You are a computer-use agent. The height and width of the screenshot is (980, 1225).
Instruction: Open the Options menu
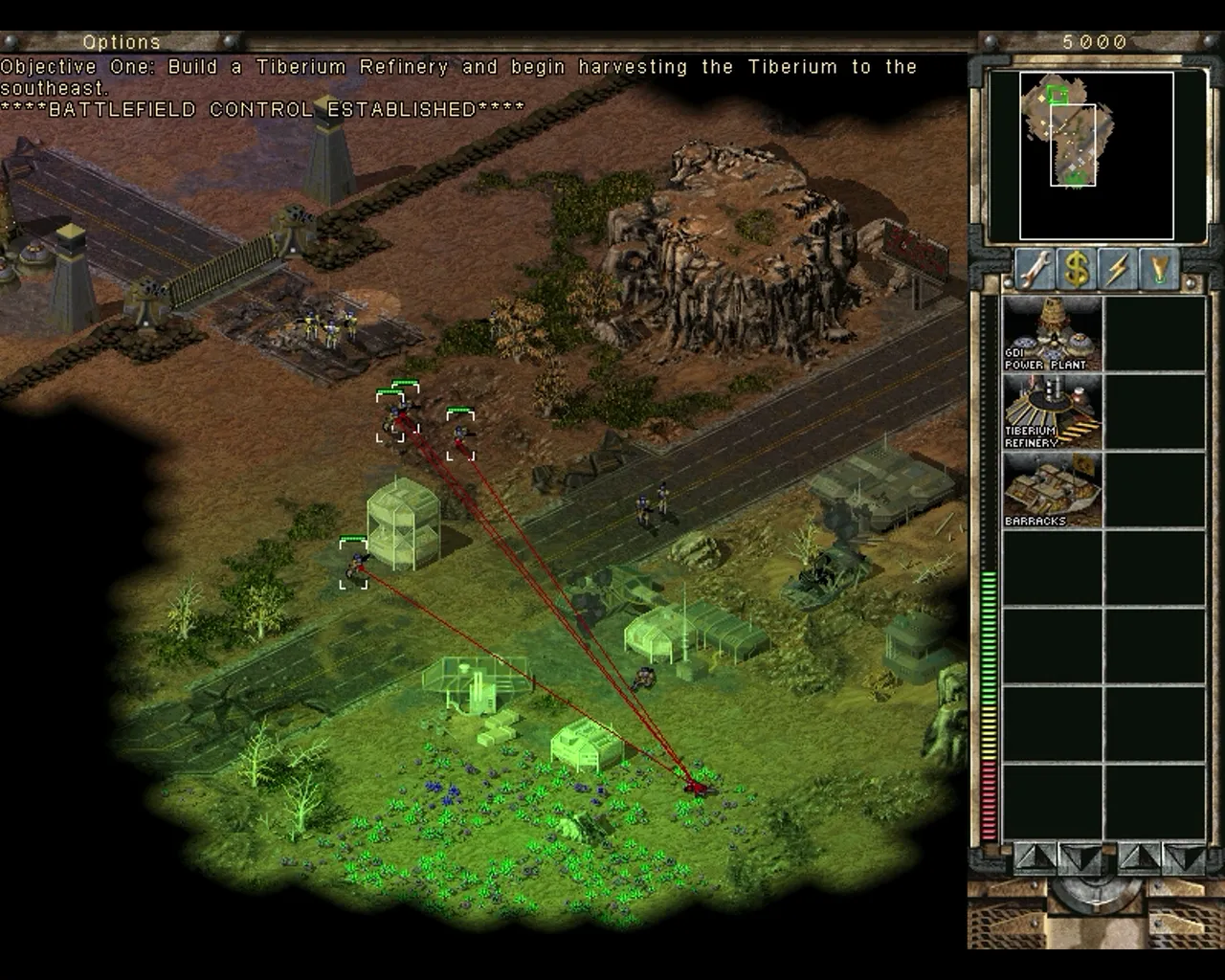click(x=122, y=42)
